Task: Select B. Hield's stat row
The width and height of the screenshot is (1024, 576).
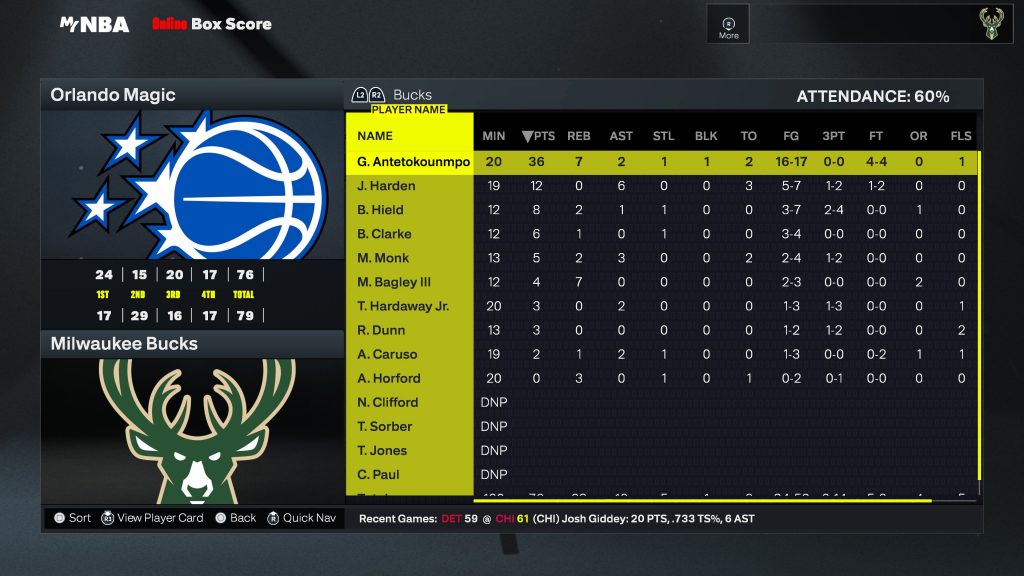Action: 380,210
